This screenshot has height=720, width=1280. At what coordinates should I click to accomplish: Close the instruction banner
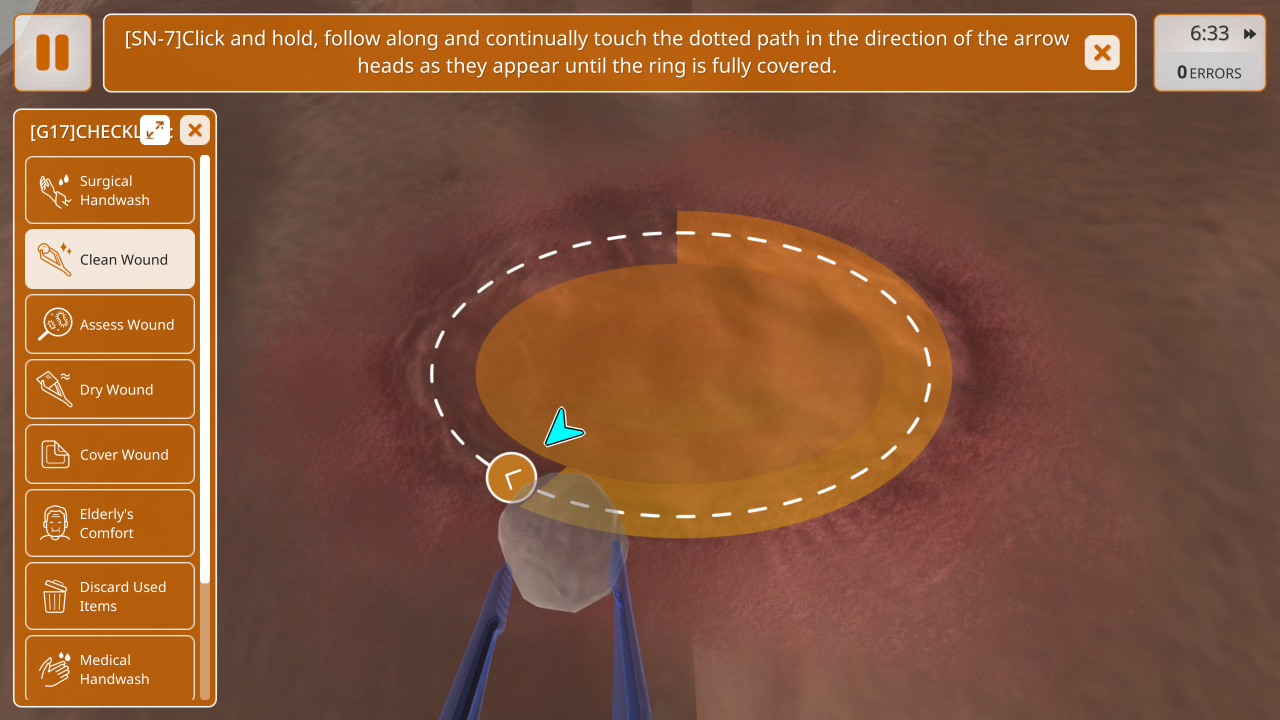[x=1101, y=53]
